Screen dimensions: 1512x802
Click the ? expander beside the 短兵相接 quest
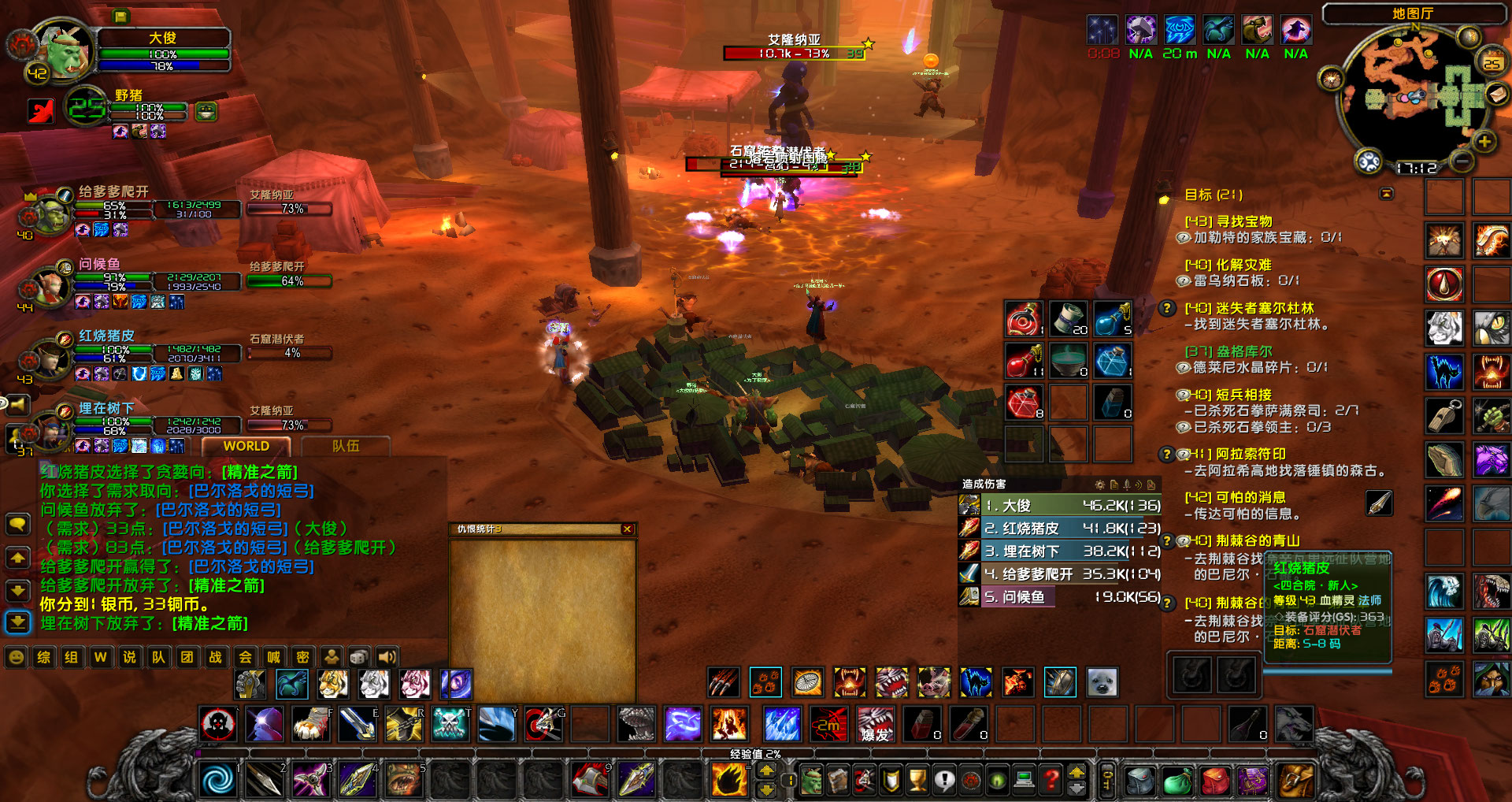point(1183,395)
